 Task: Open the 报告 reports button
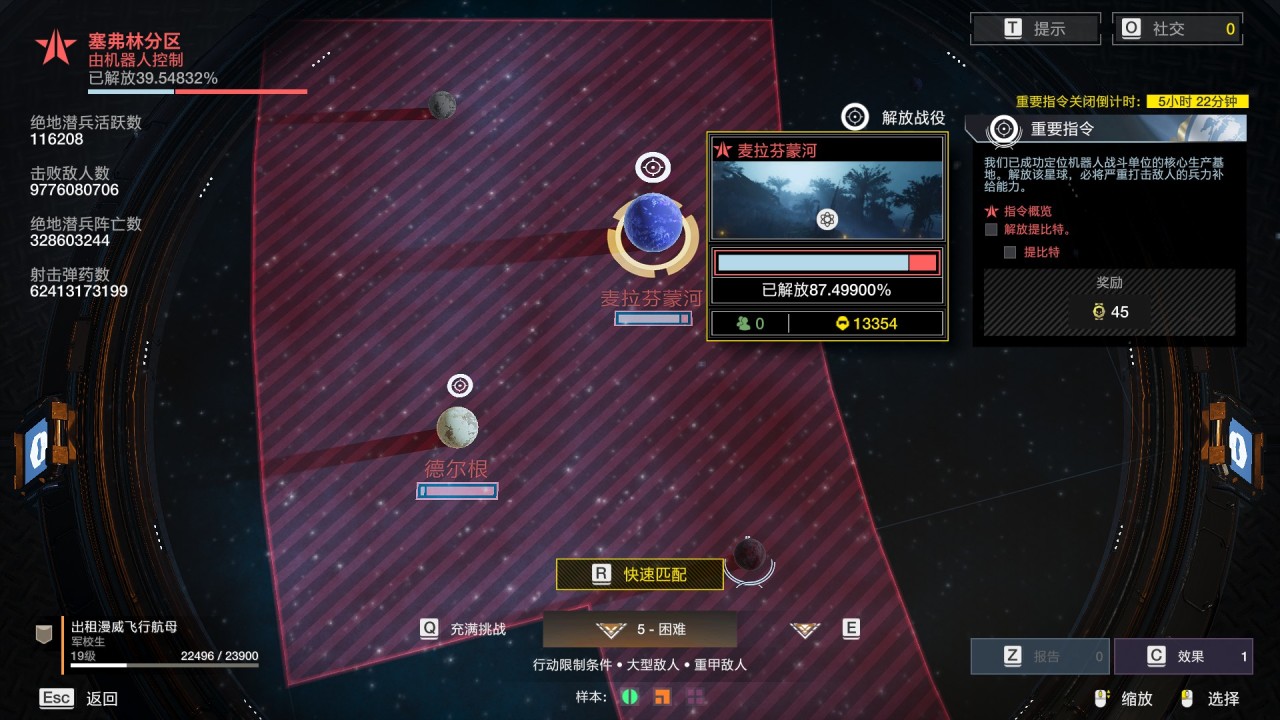click(x=1040, y=657)
